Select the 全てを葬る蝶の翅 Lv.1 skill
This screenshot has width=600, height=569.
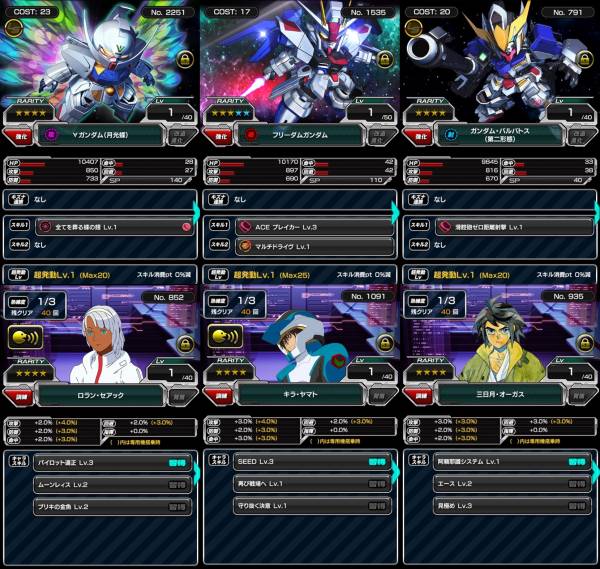[x=100, y=227]
